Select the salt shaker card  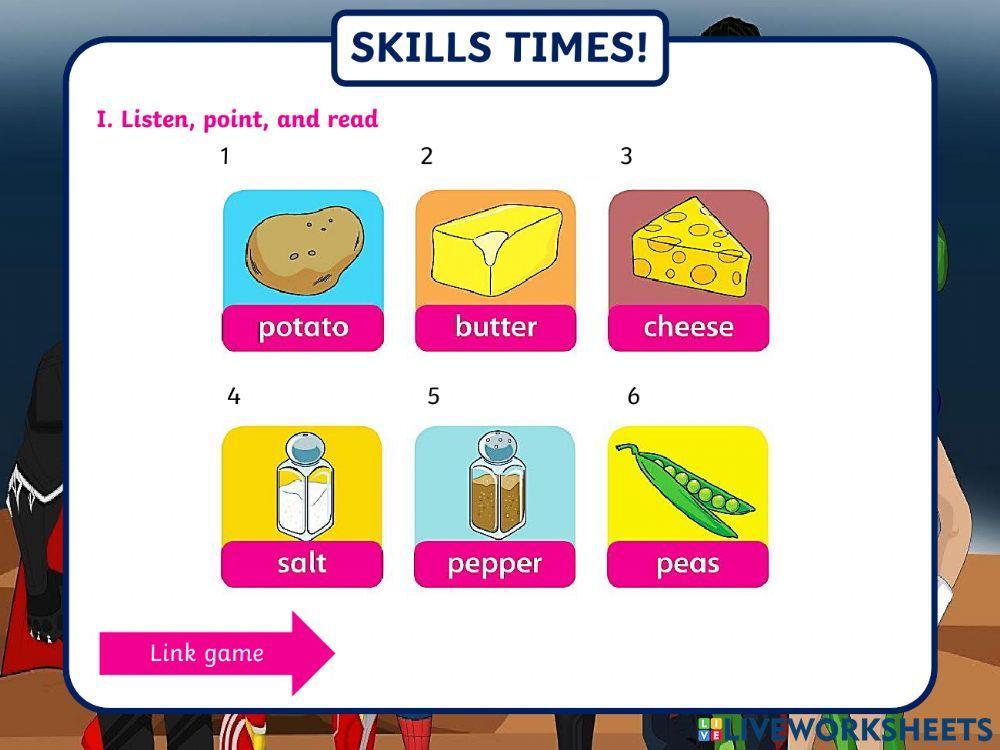301,506
